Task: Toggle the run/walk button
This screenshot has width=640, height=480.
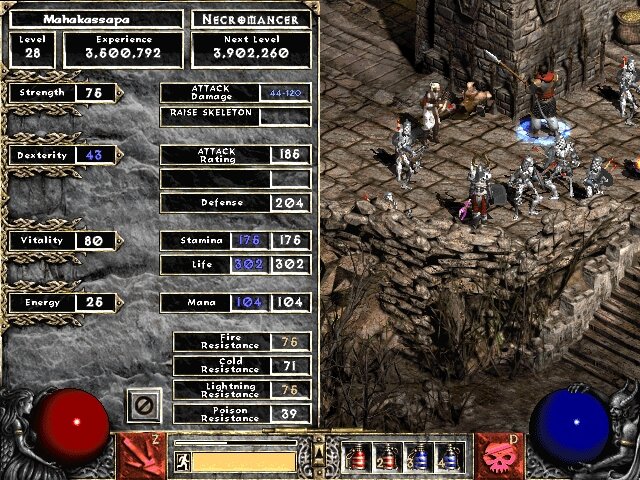Action: 183,461
